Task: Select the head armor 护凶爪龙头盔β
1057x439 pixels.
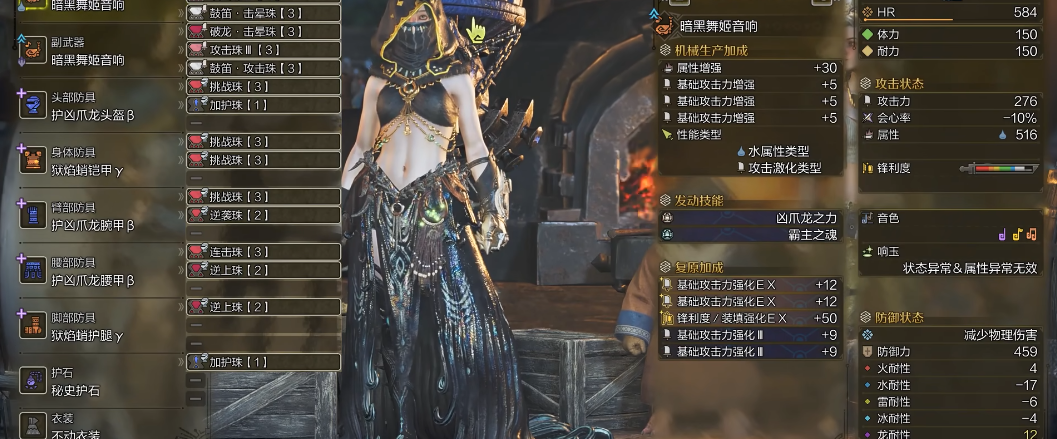Action: coord(90,106)
